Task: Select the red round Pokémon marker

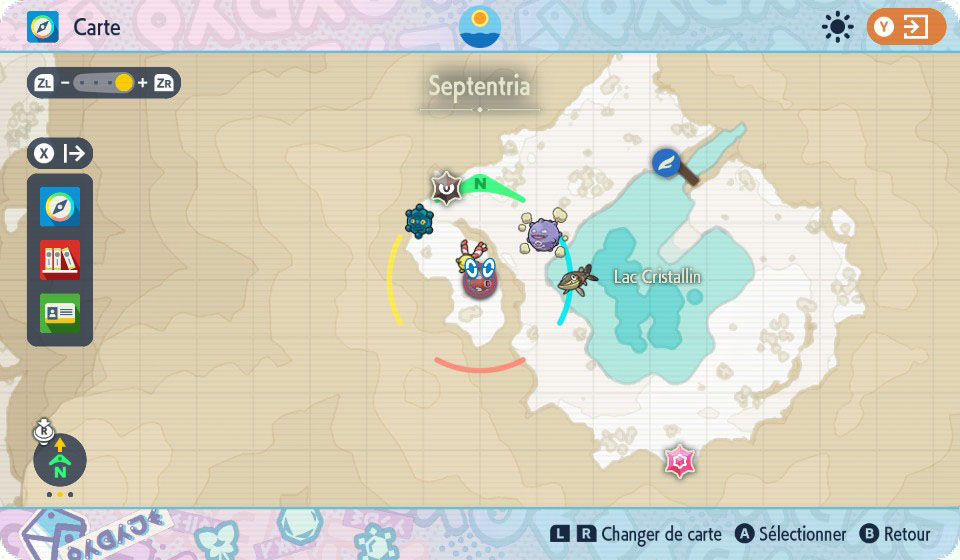Action: [480, 281]
